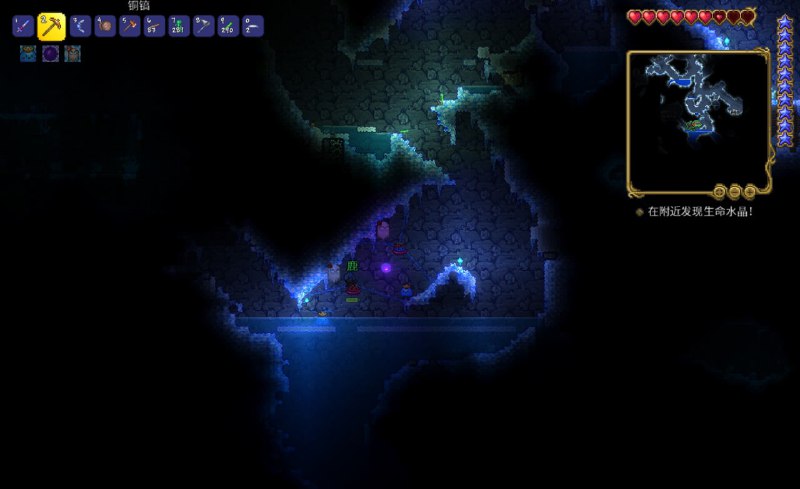Click the leftmost round minimap button

click(x=720, y=191)
